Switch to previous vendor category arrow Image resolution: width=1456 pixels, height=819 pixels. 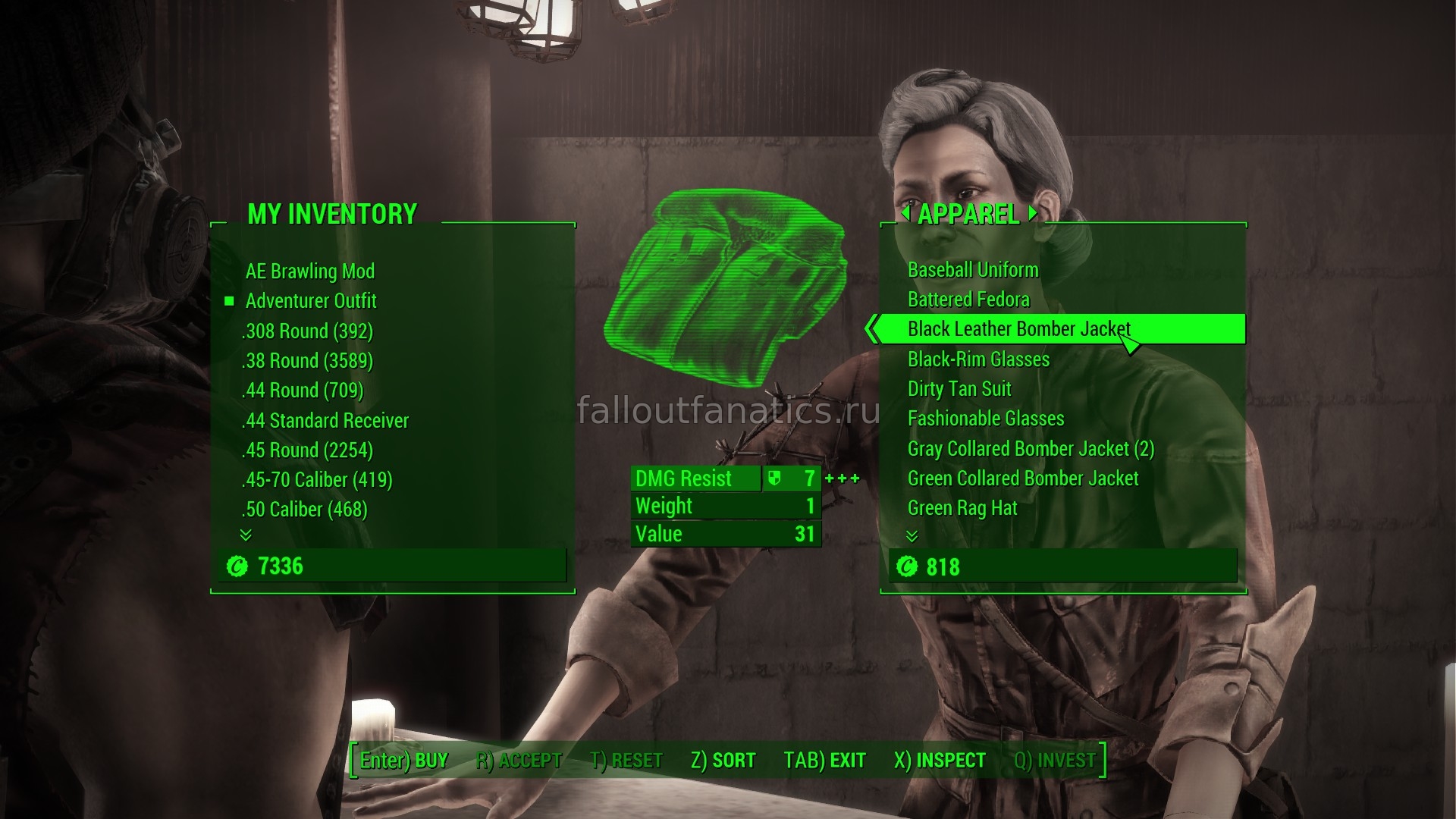(x=905, y=214)
